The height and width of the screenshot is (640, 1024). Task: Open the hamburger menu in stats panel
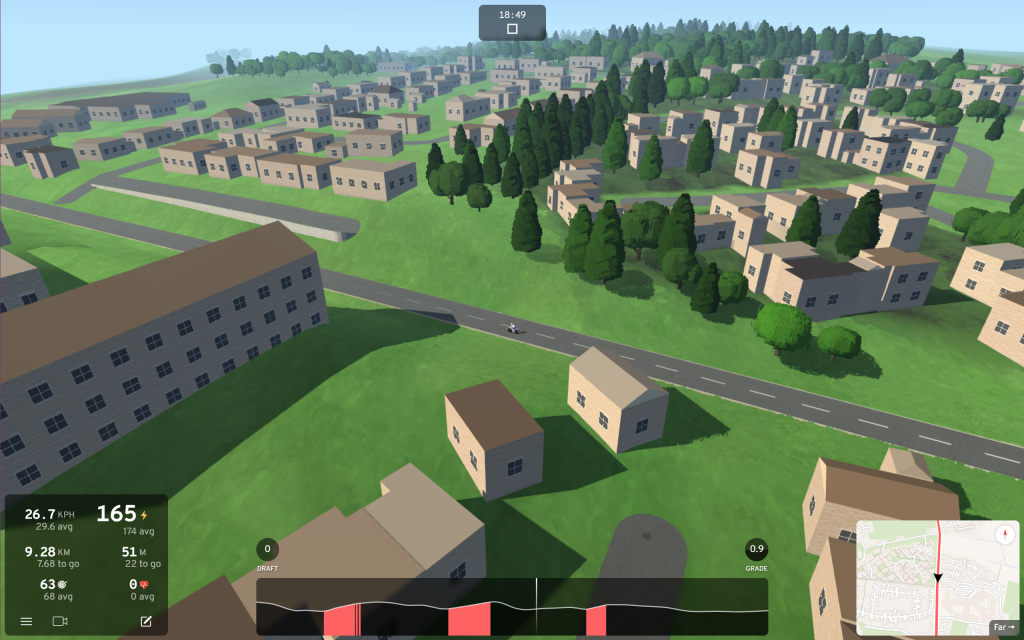coord(26,621)
